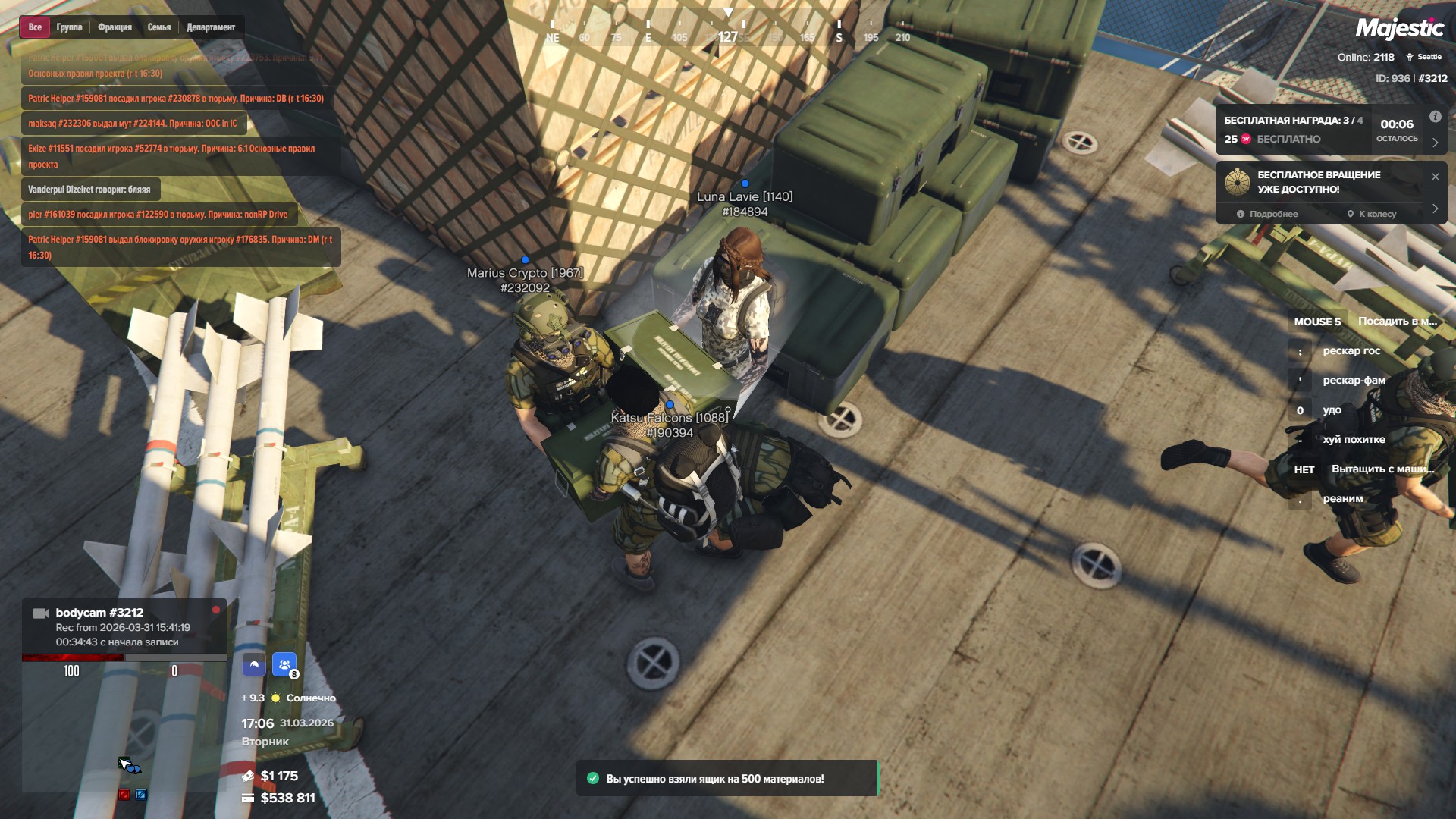The width and height of the screenshot is (1456, 819).
Task: Close the free spin notification
Action: pyautogui.click(x=1435, y=177)
